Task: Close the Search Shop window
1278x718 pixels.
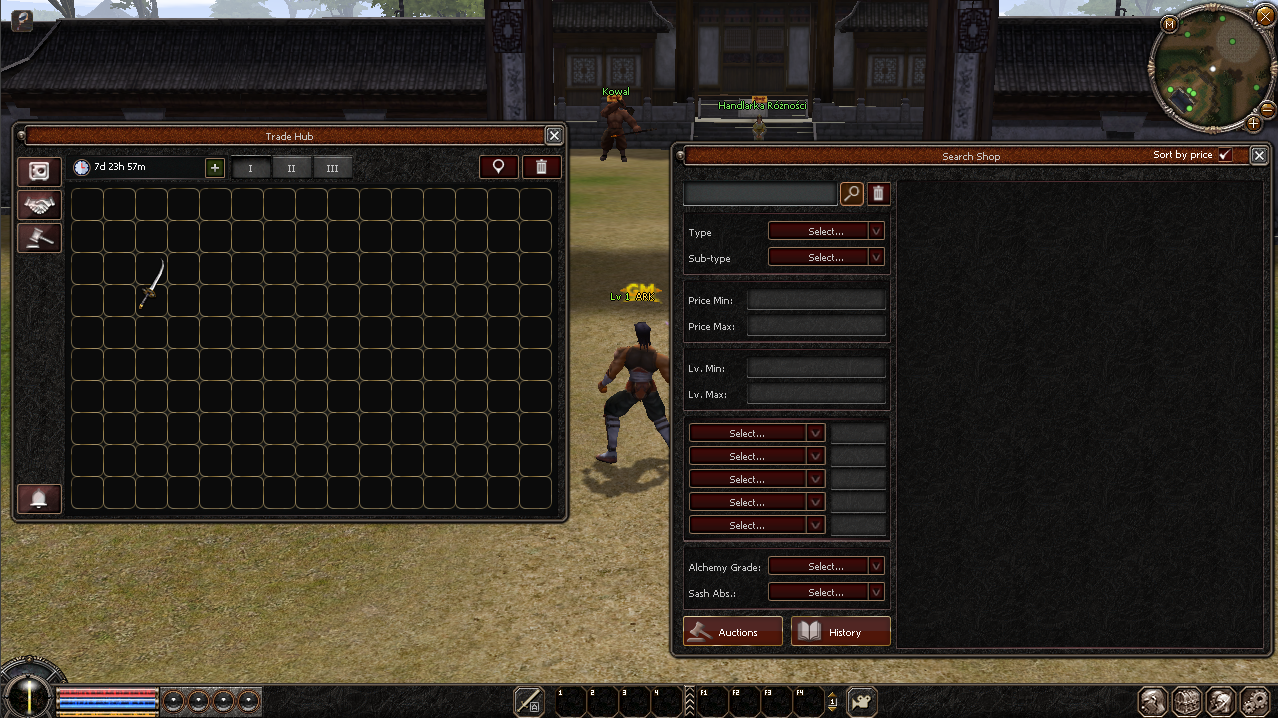Action: 1259,155
